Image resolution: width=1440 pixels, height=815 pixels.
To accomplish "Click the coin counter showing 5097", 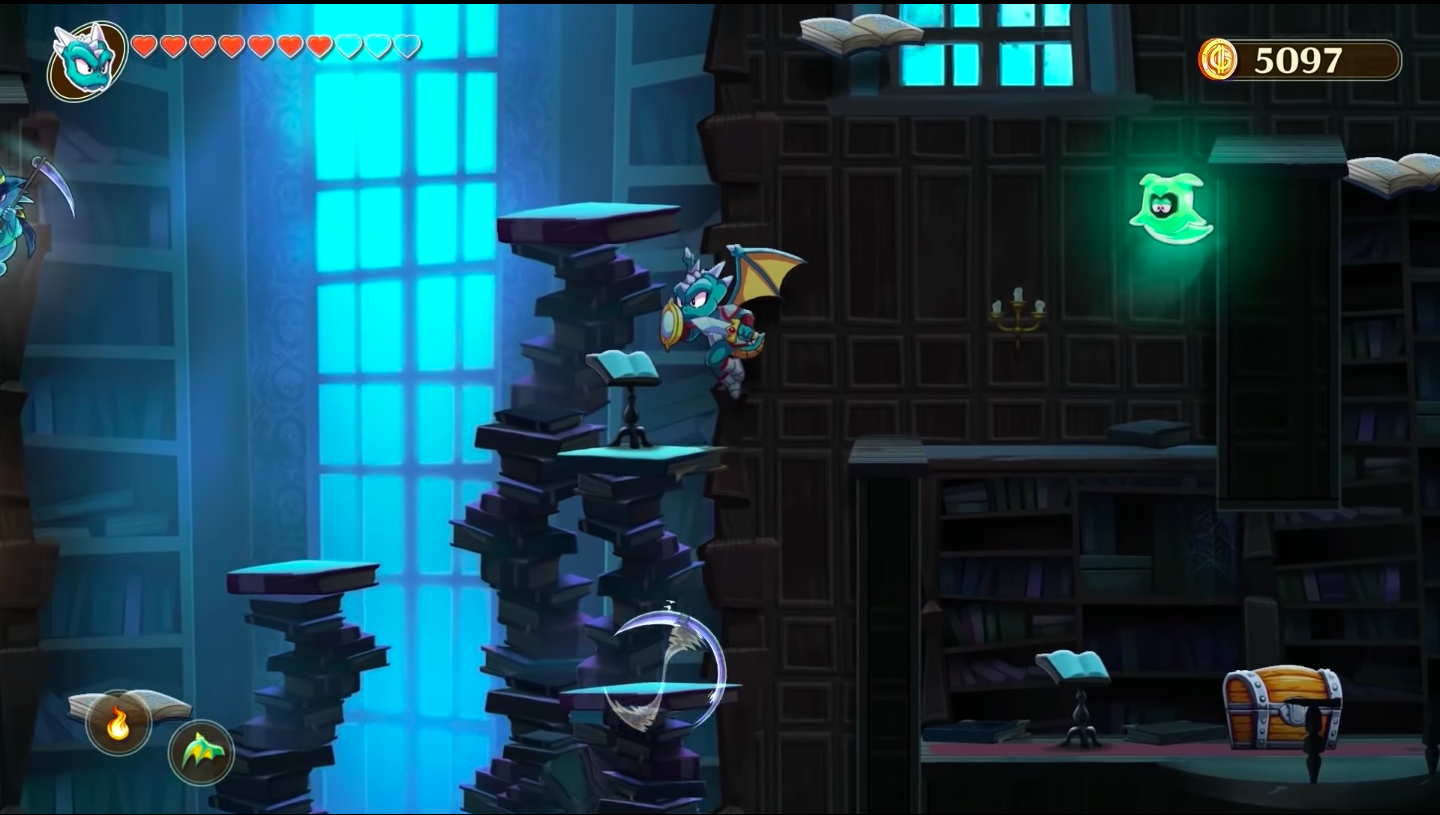I will pyautogui.click(x=1297, y=61).
